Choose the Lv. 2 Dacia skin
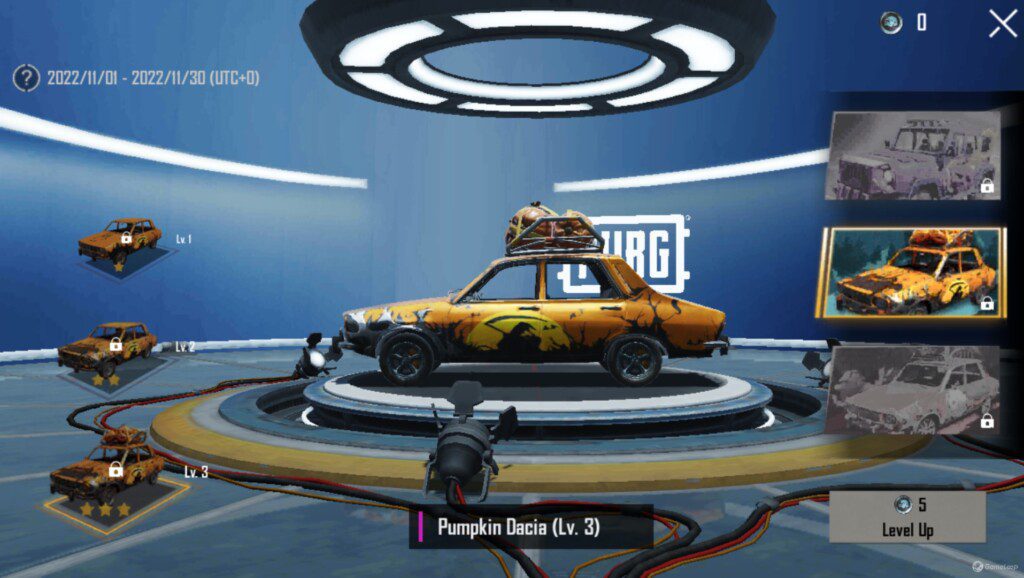This screenshot has width=1024, height=578. pos(106,350)
